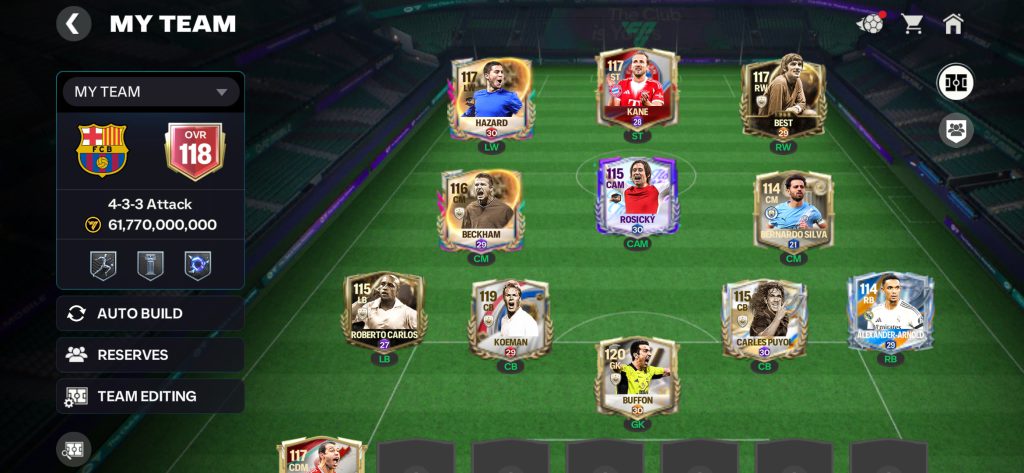Image resolution: width=1024 pixels, height=473 pixels.
Task: Select the Bernardo Silva card
Action: click(x=793, y=210)
